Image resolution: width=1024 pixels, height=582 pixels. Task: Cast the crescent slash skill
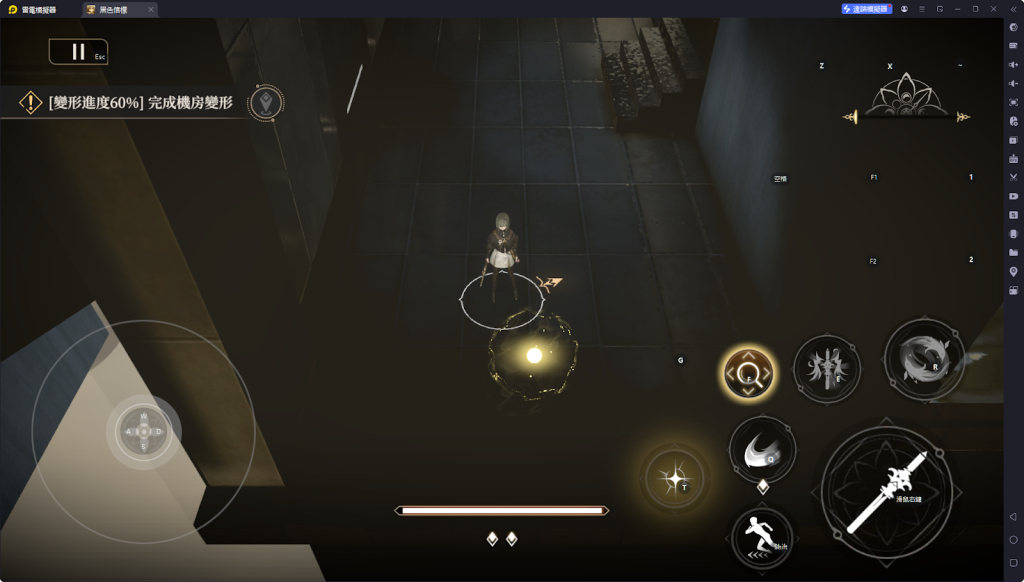762,451
